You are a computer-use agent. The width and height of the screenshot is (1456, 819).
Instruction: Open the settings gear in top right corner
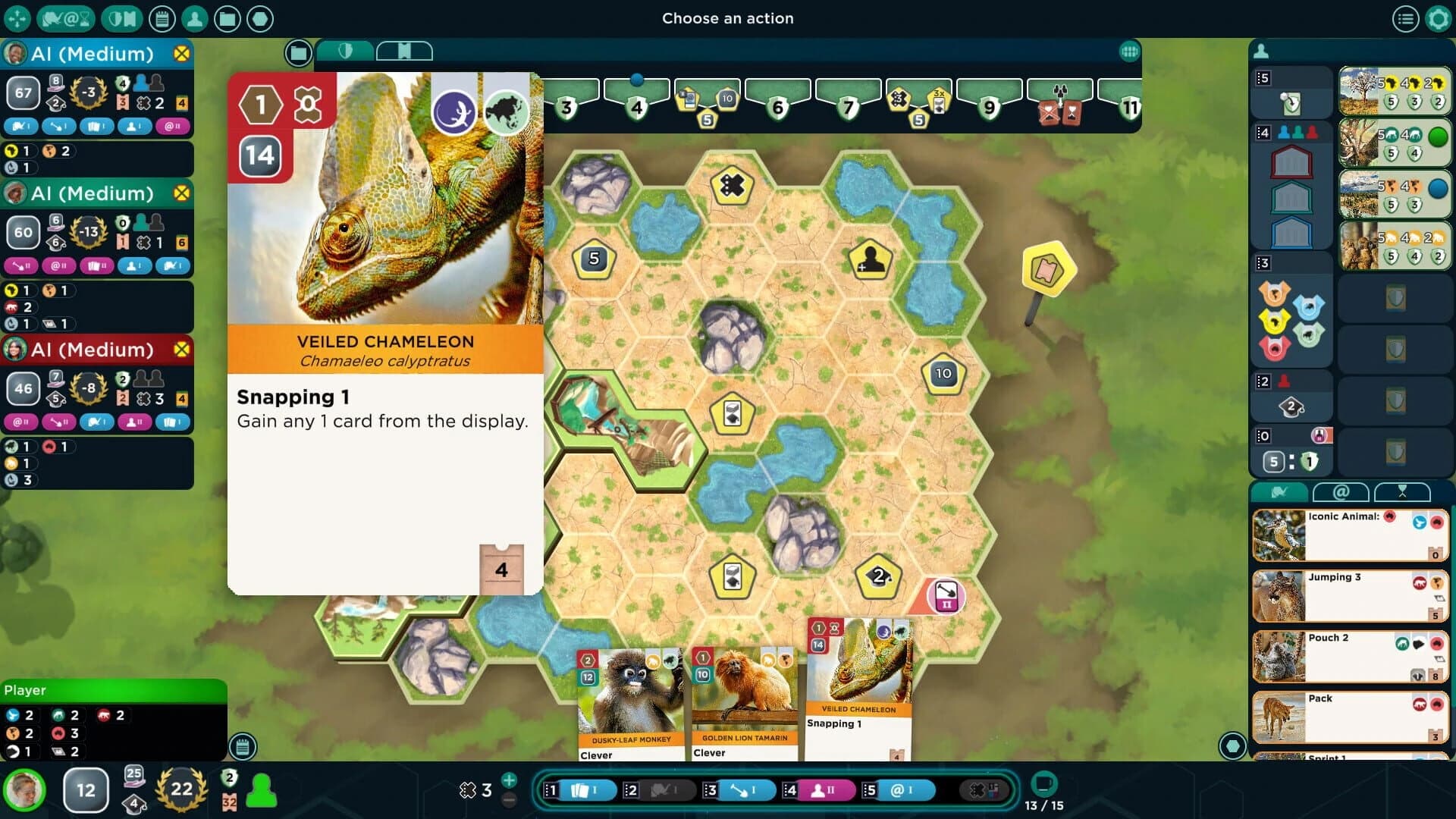(1437, 19)
